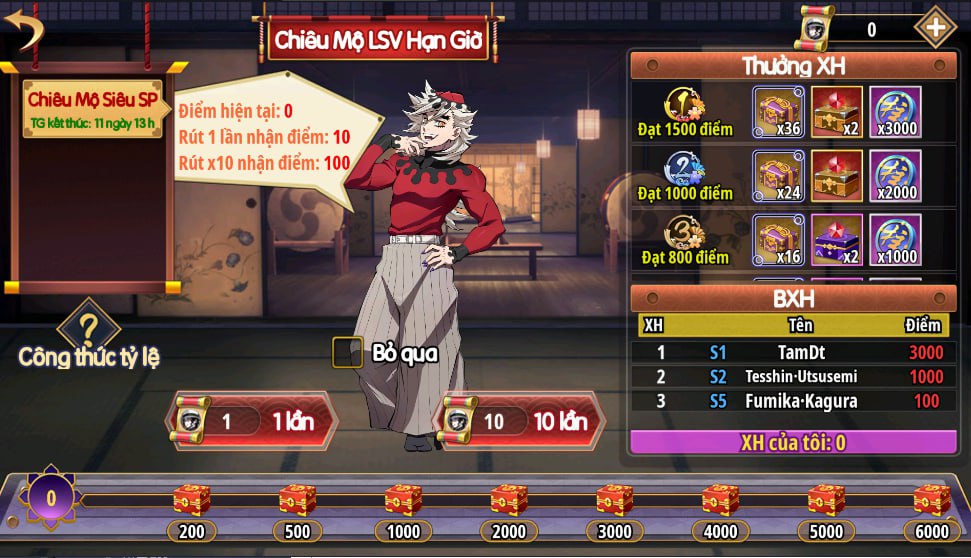The height and width of the screenshot is (558, 971).
Task: Open the 1000 points reward chest
Action: [403, 500]
